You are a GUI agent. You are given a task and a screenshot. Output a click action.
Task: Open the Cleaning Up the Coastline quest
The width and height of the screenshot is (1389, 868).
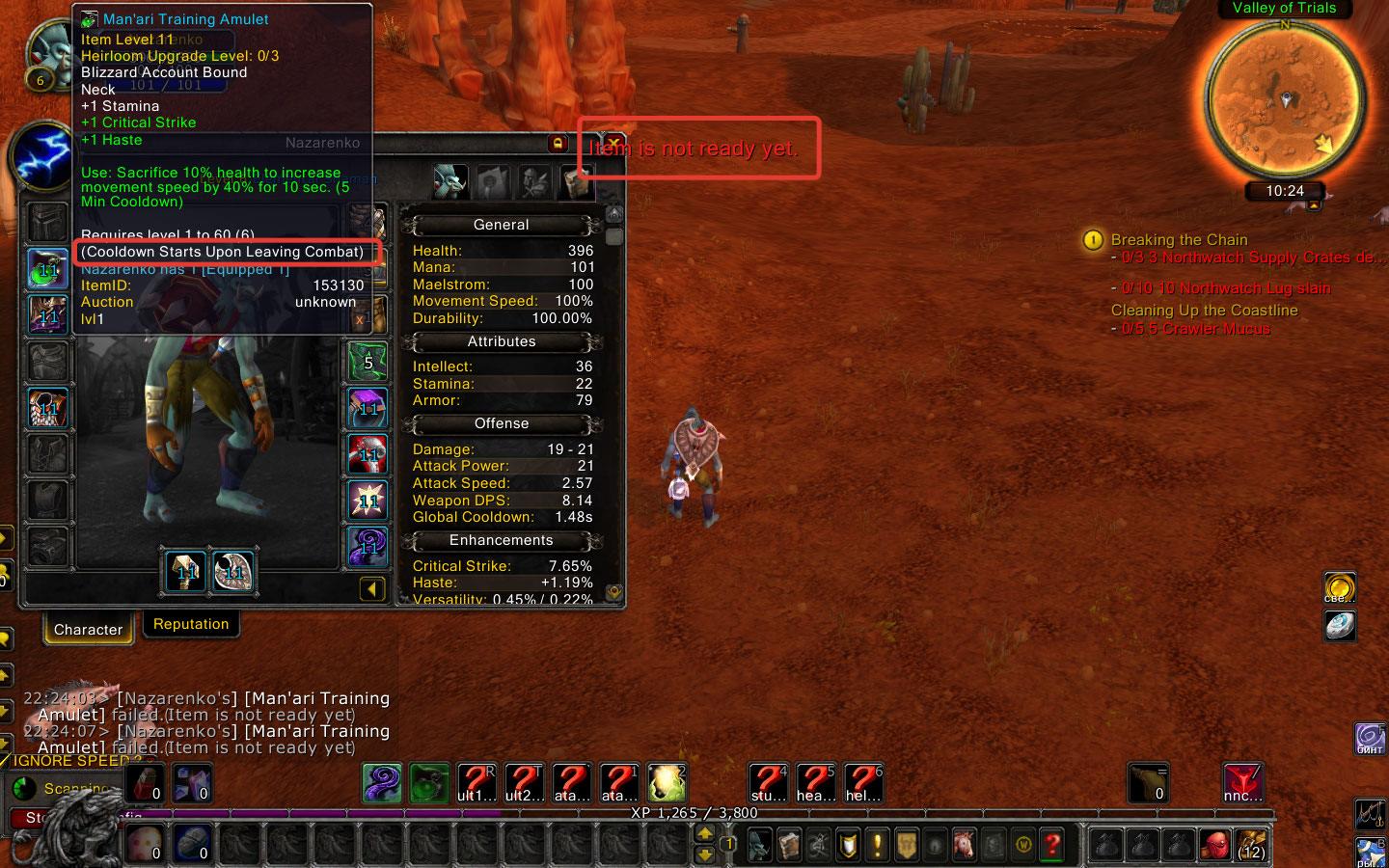tap(1204, 311)
